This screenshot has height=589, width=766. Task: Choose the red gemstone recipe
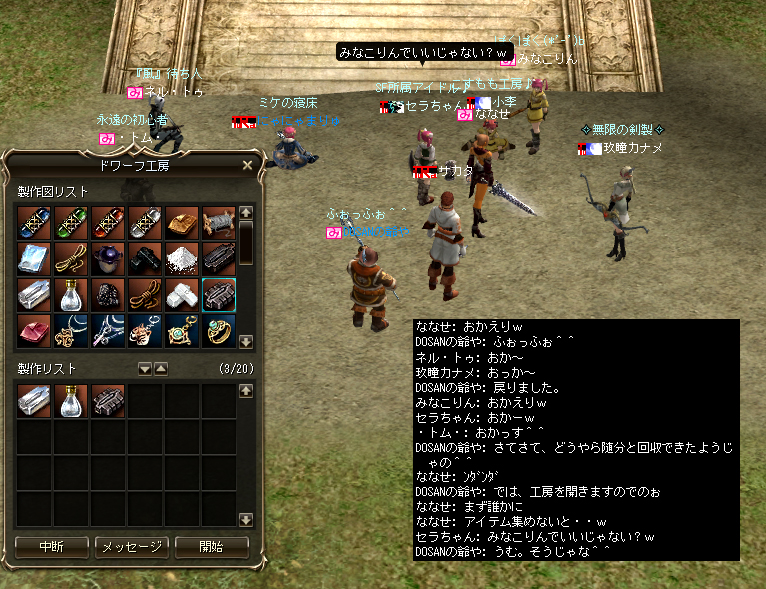click(33, 332)
